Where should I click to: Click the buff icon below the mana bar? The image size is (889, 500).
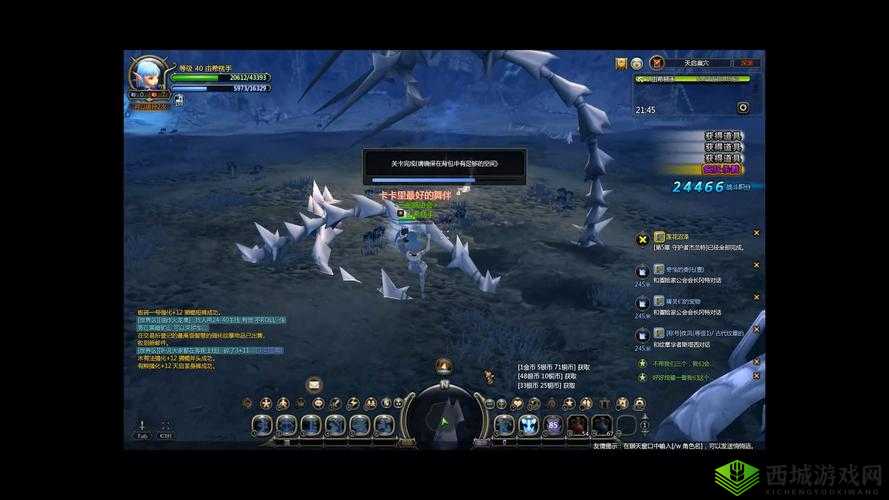coord(177,99)
